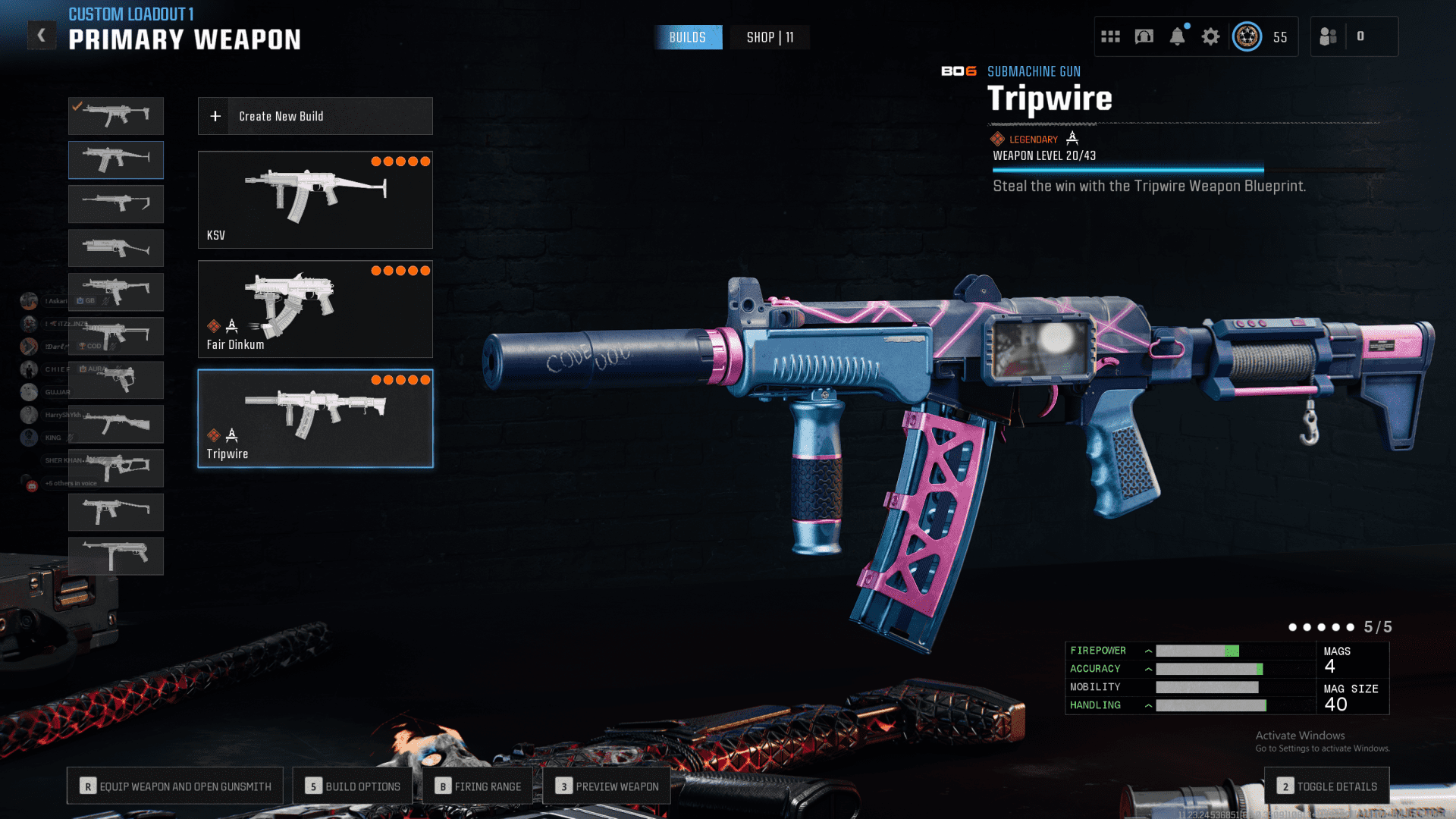The image size is (1456, 819).
Task: Open settings gear icon
Action: tap(1210, 36)
